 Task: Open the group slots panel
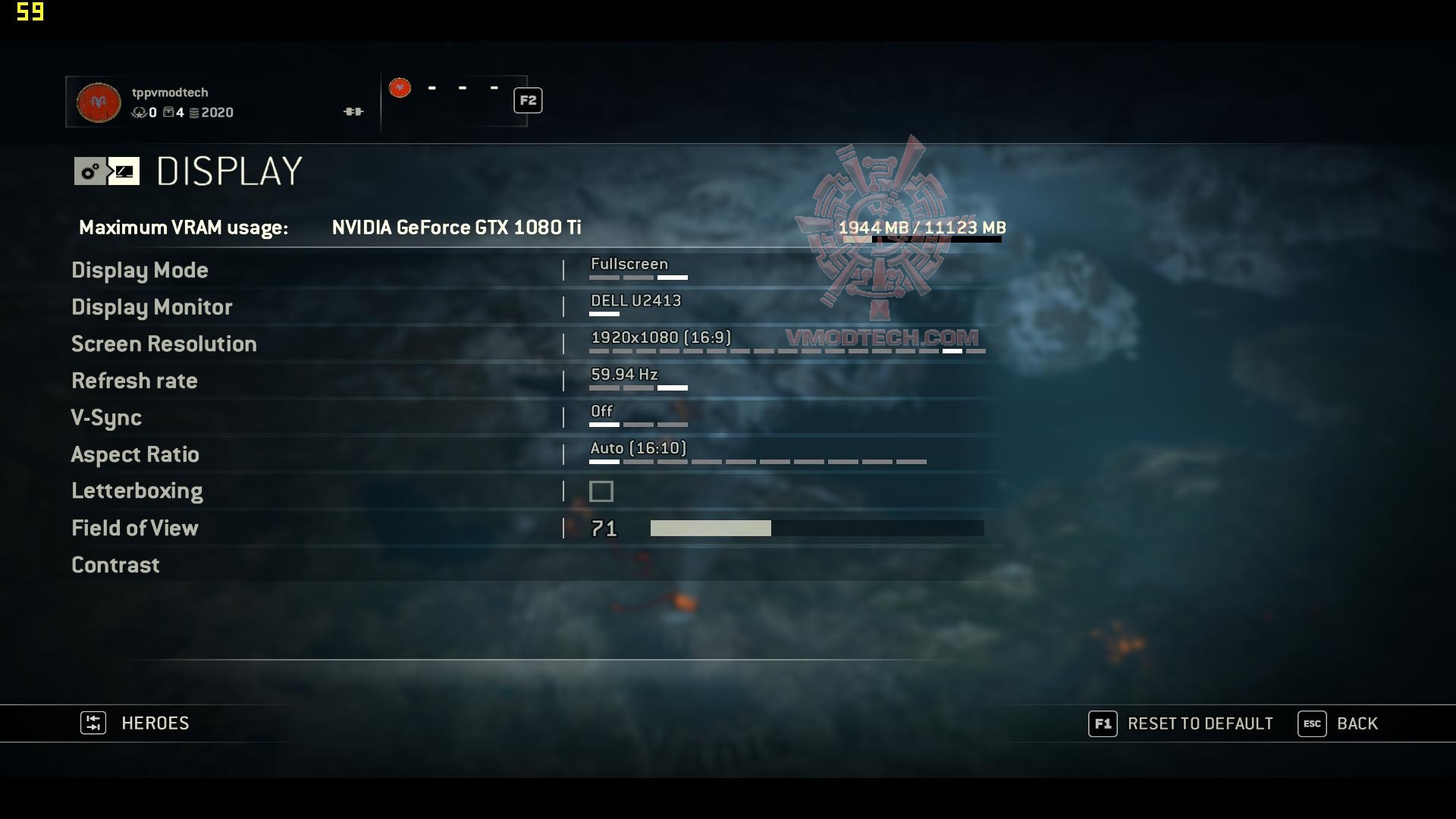(x=455, y=100)
